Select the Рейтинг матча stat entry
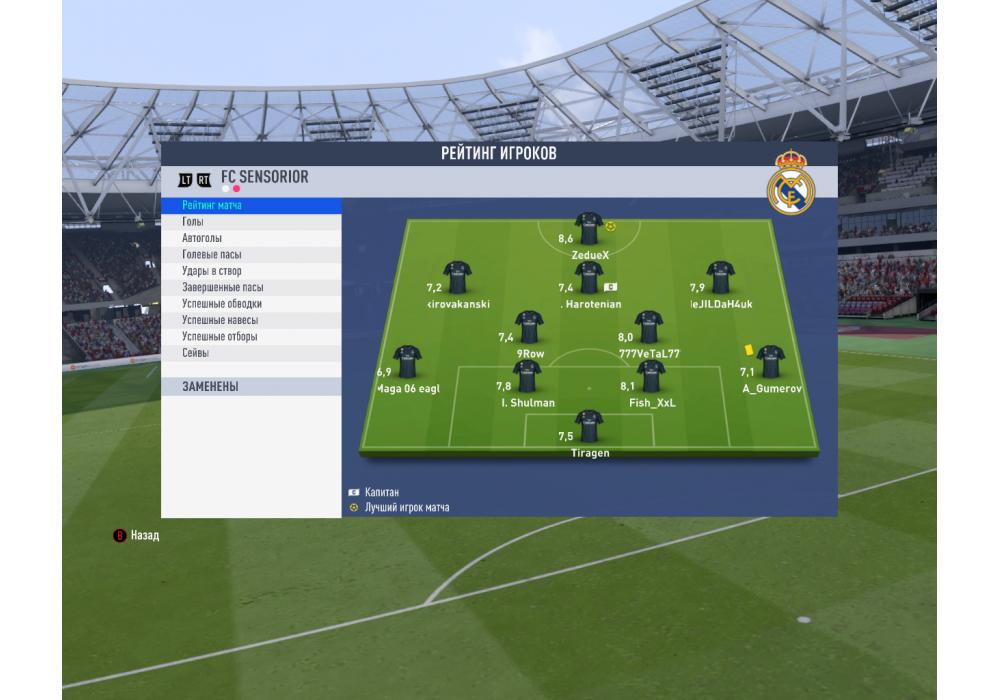 pyautogui.click(x=250, y=205)
